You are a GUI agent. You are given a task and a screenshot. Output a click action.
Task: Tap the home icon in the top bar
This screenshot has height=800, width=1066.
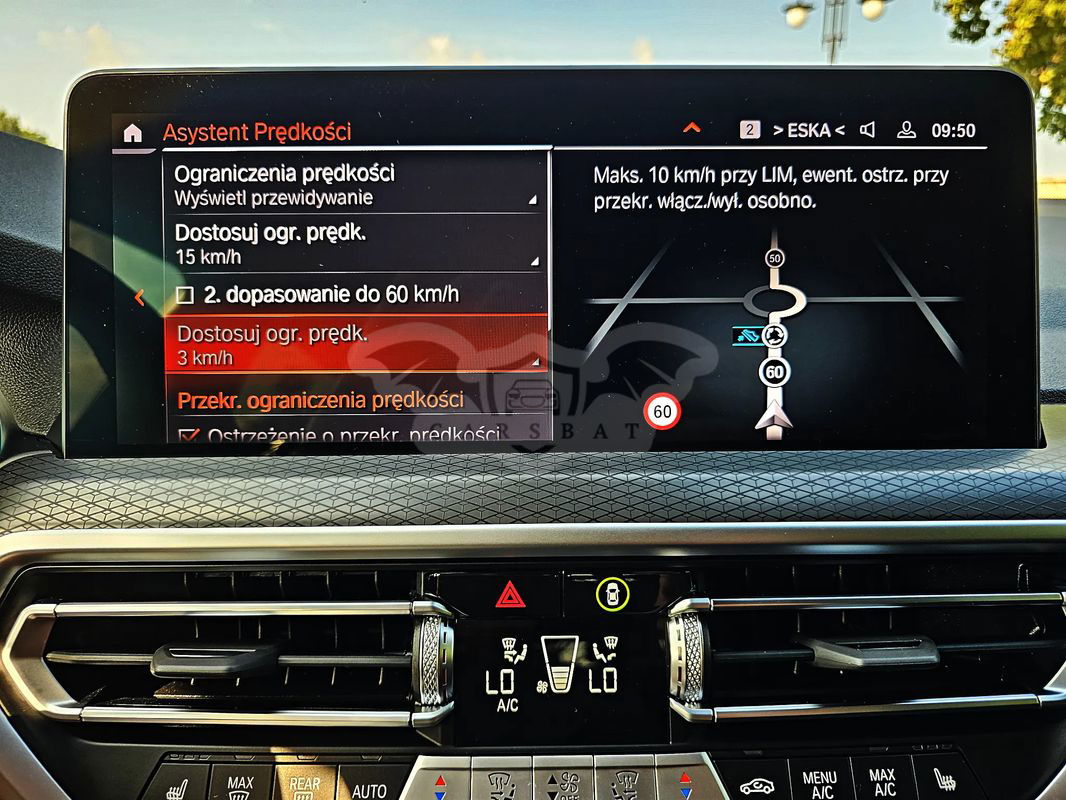pyautogui.click(x=132, y=133)
